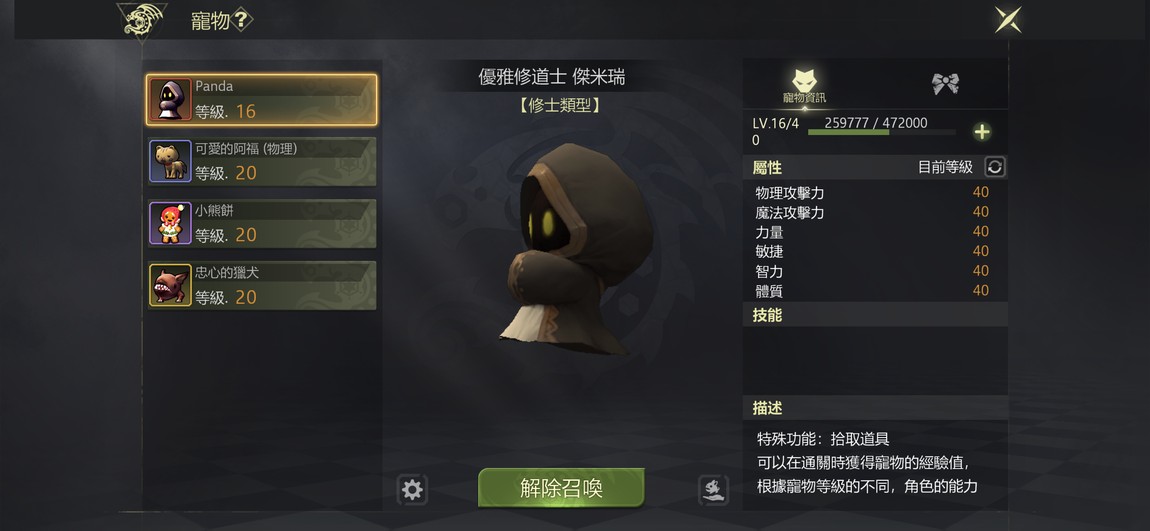Switch to the 寵物資訊 tab
Screen dimensions: 1150x531
(805, 86)
